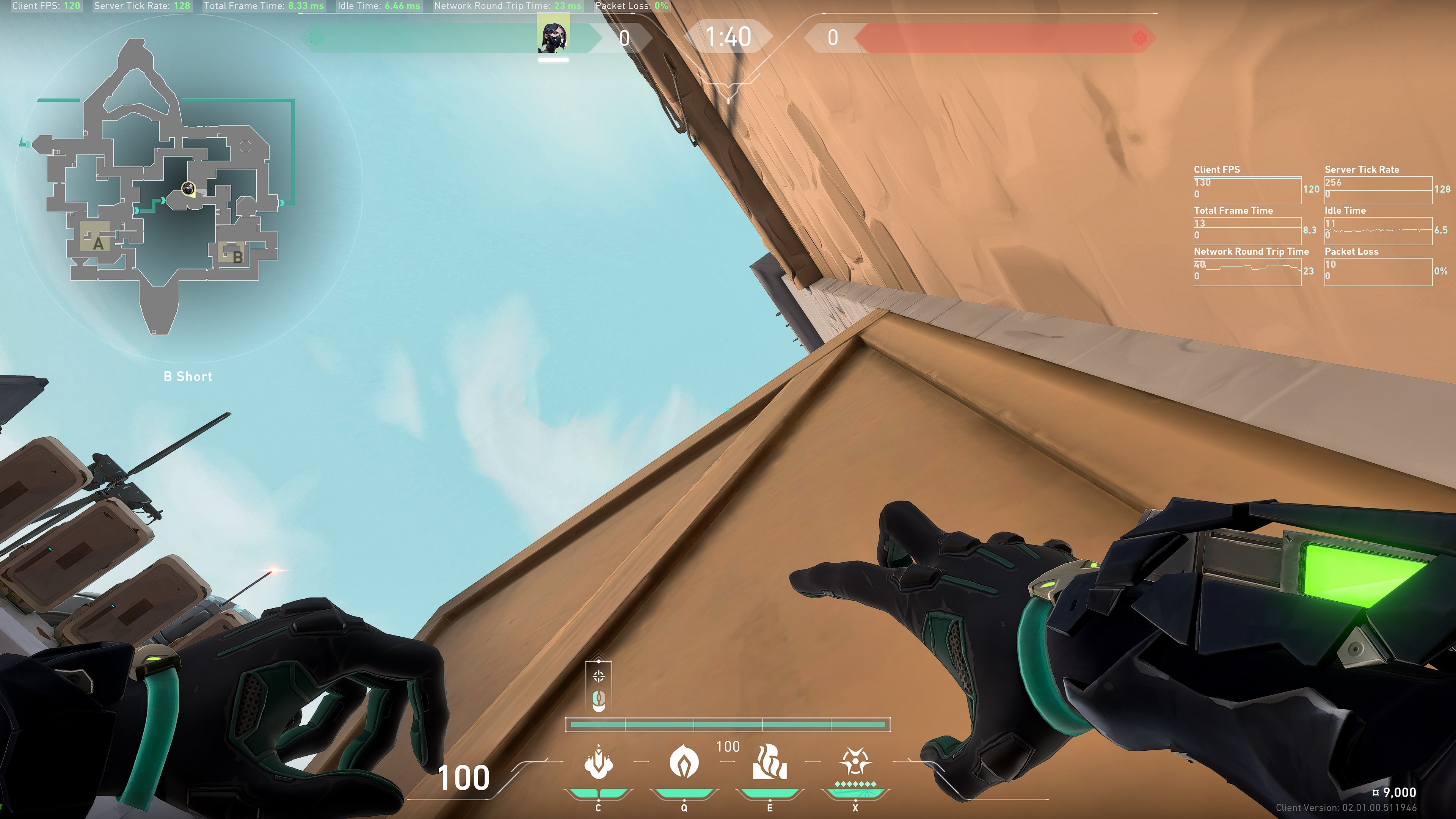Choose the Toxic Screen ability icon
This screenshot has height=819, width=1456.
pyautogui.click(x=769, y=762)
